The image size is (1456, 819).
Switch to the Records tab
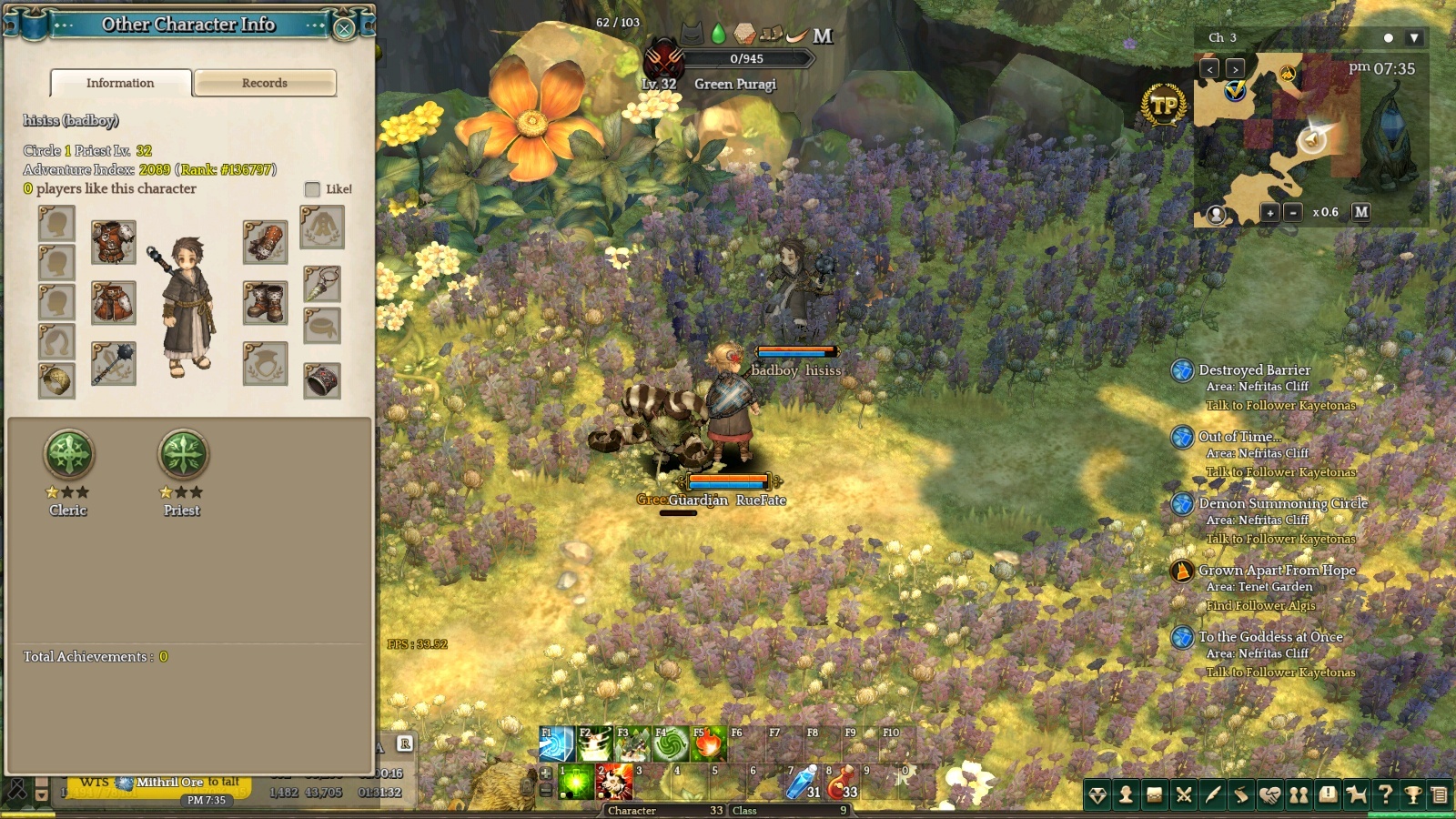point(265,83)
